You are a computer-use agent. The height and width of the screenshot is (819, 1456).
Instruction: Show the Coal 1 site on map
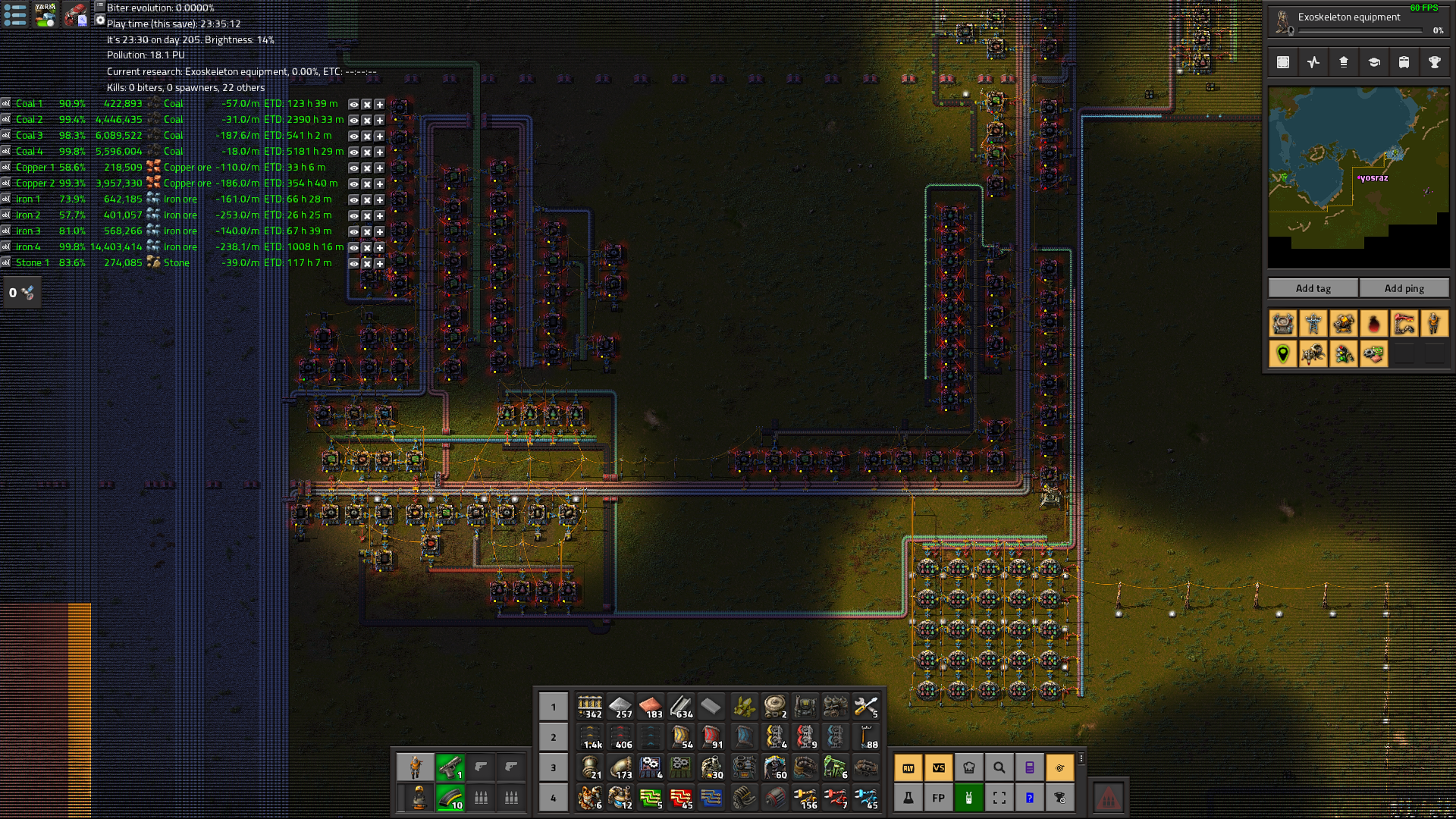[x=353, y=105]
